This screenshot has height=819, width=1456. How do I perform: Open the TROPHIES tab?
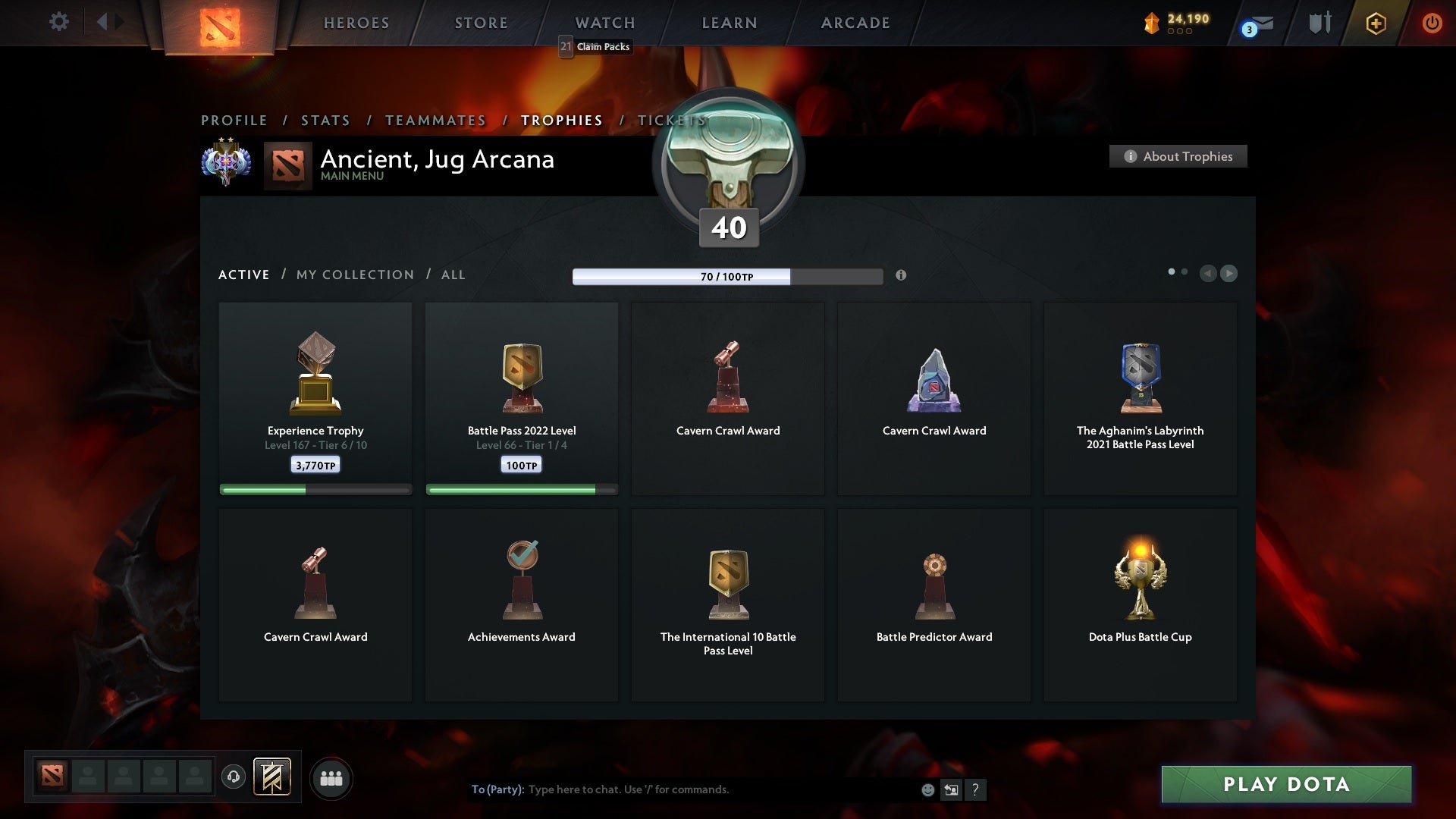[561, 120]
